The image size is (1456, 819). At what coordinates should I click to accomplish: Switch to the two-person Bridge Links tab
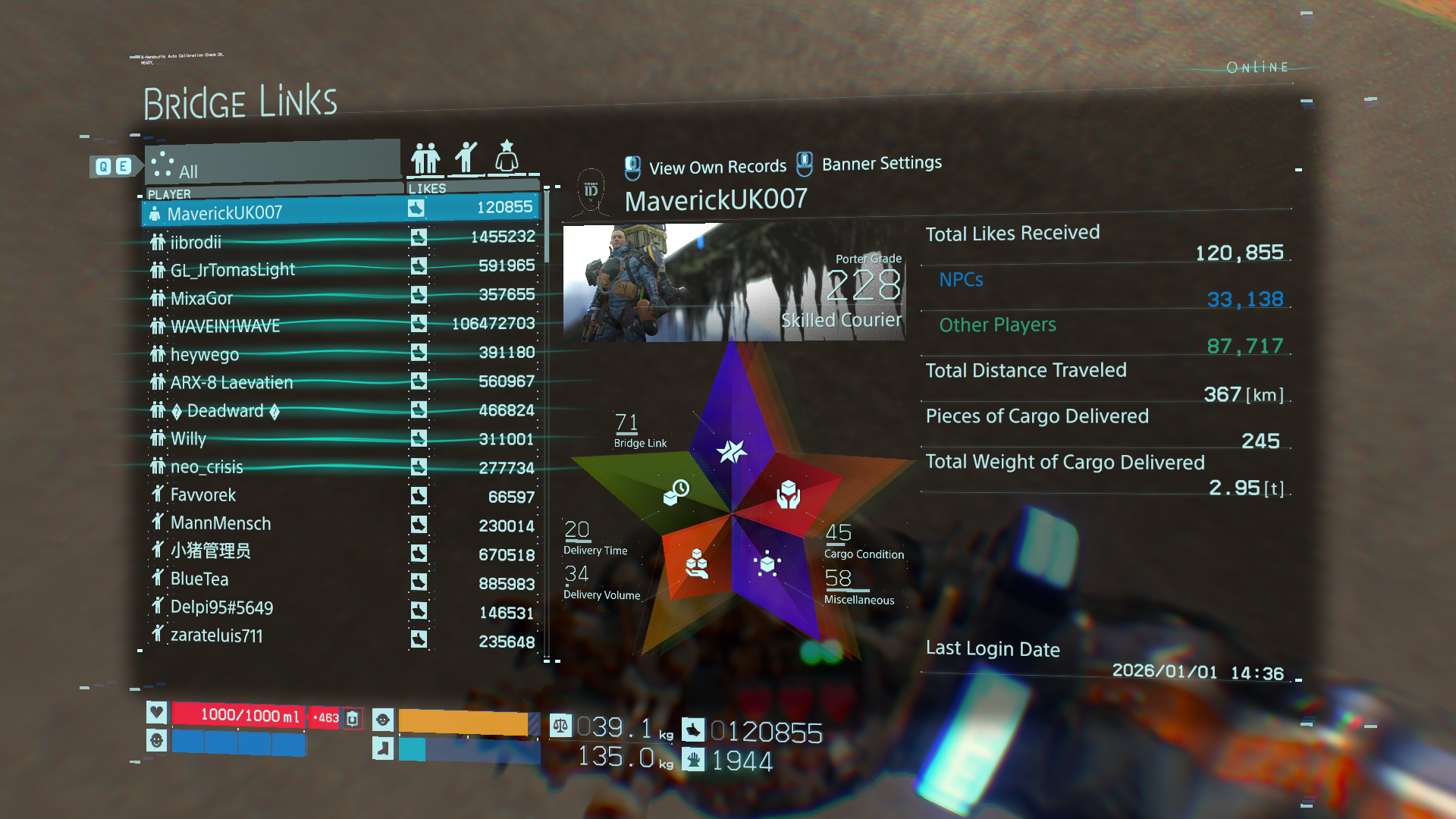coord(425,158)
